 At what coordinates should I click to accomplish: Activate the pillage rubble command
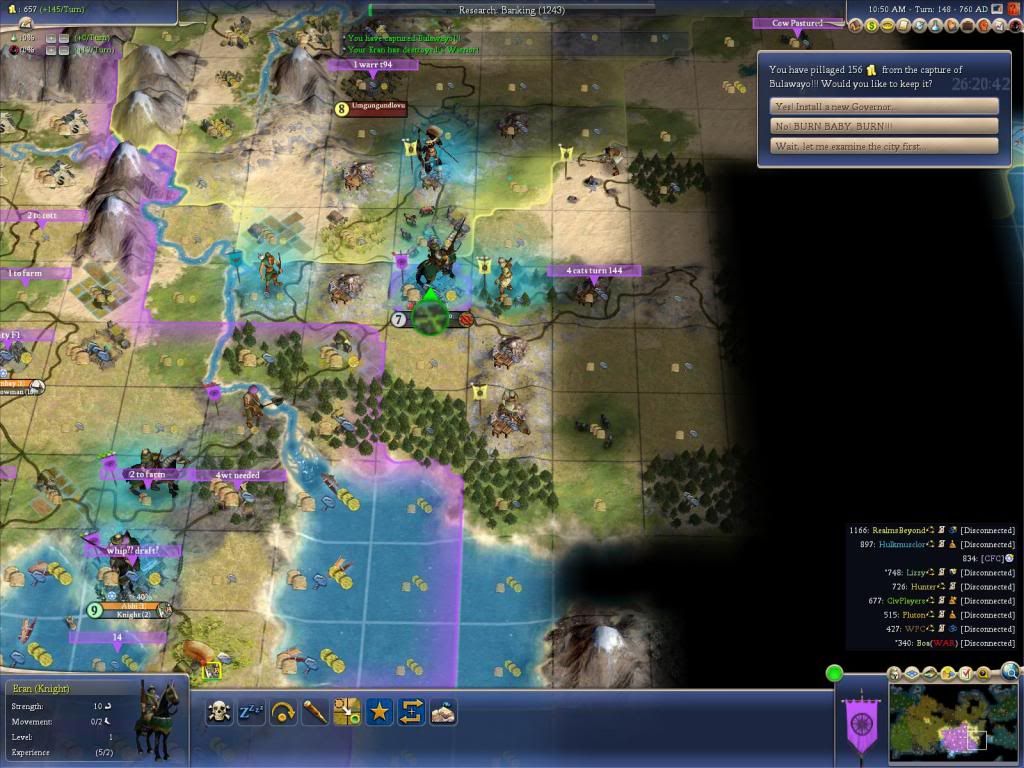[443, 712]
